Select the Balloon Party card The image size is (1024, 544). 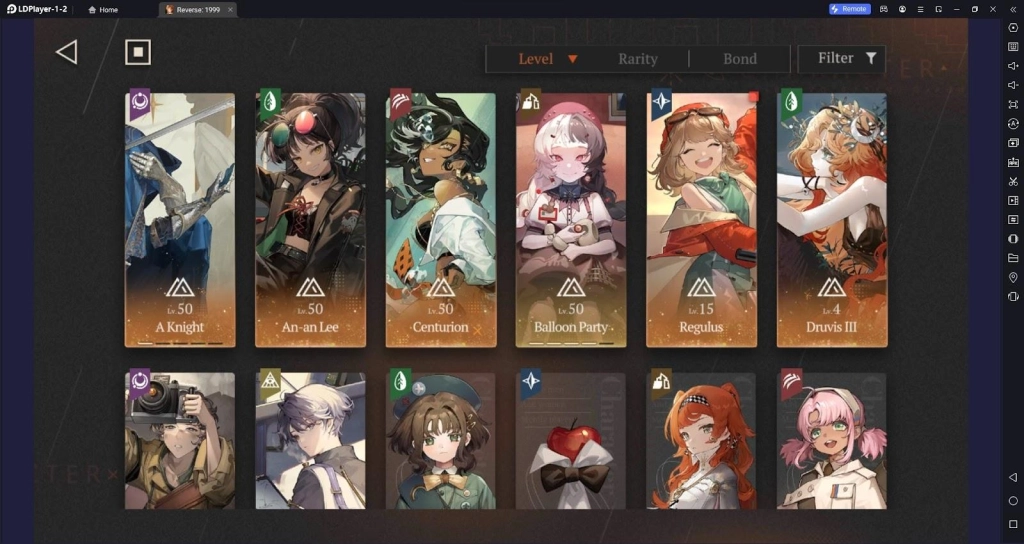pos(571,220)
